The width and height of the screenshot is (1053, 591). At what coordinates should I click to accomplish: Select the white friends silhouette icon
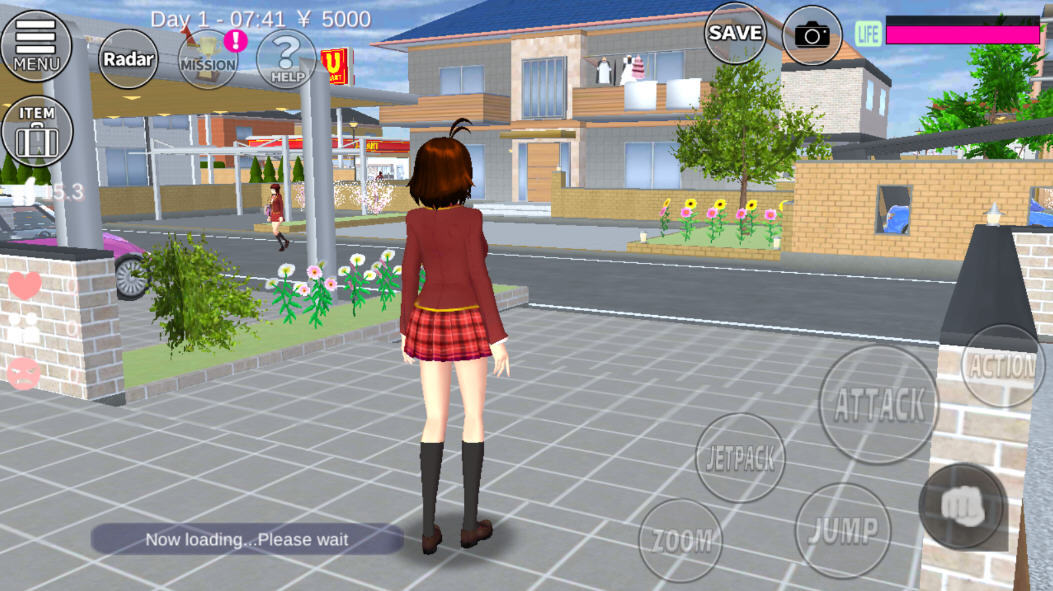click(25, 329)
